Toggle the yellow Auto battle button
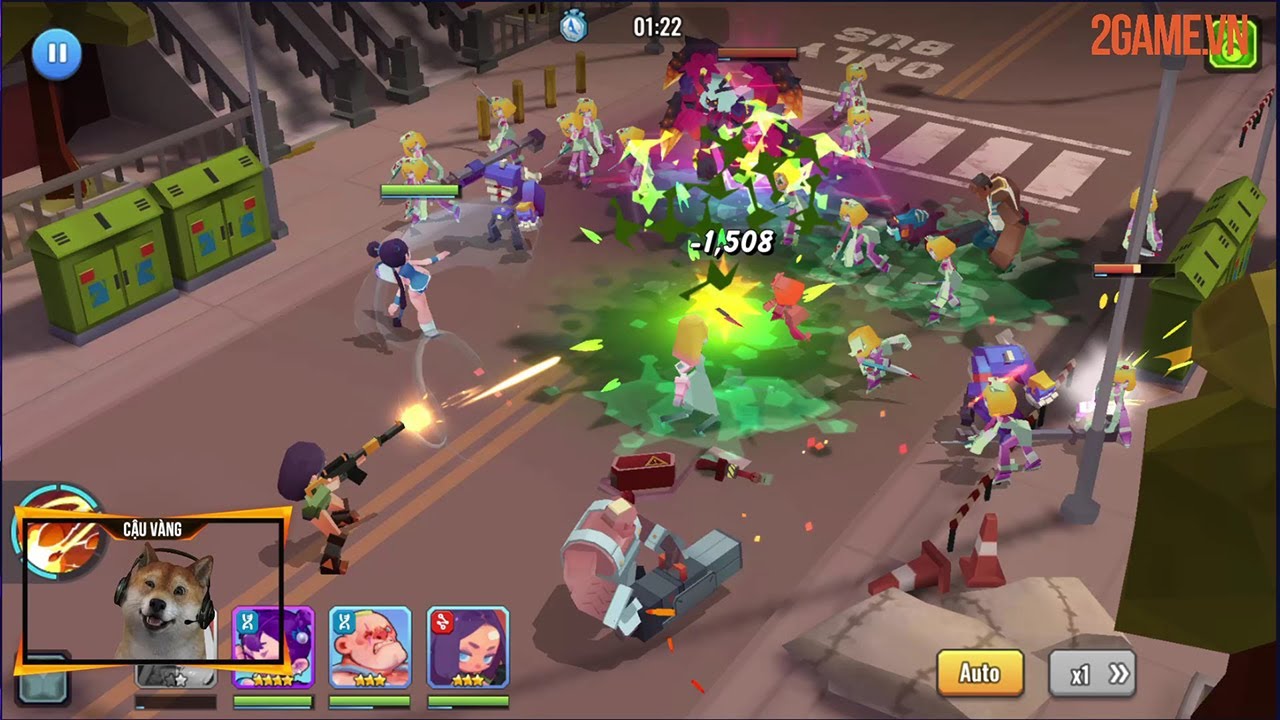Viewport: 1280px width, 720px height. coord(980,673)
